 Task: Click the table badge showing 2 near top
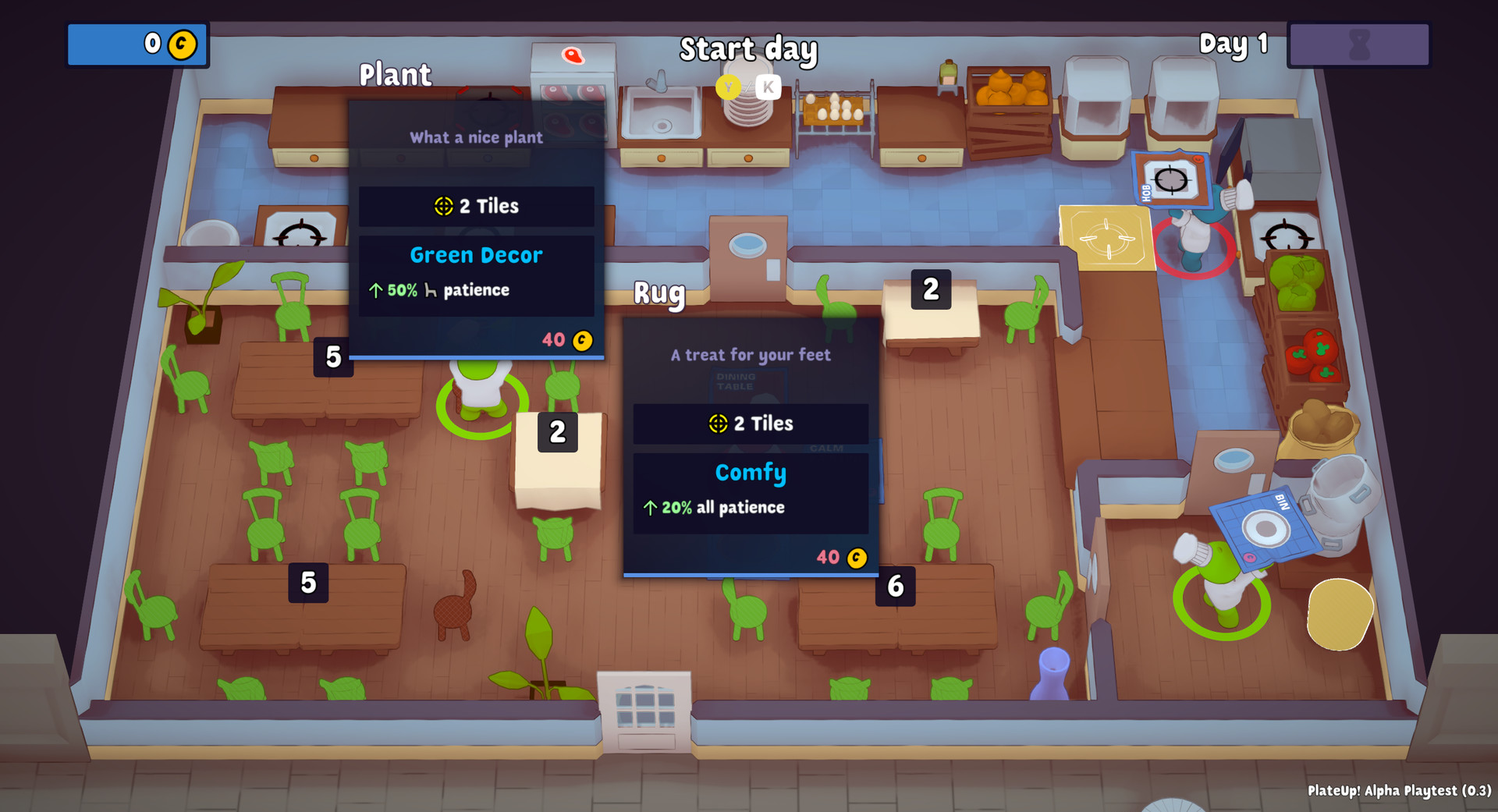(929, 290)
